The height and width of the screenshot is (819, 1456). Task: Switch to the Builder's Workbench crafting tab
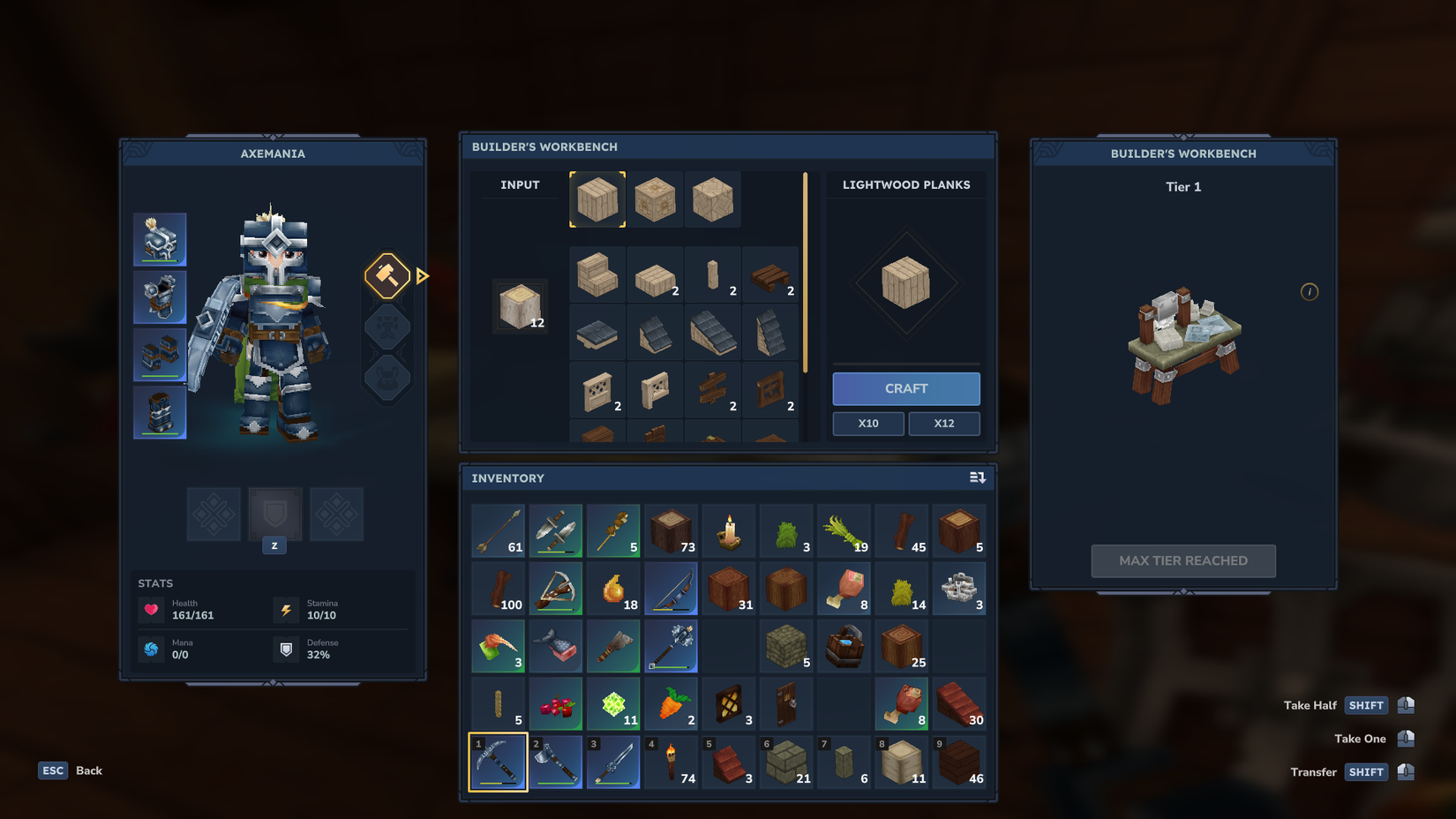click(x=544, y=147)
